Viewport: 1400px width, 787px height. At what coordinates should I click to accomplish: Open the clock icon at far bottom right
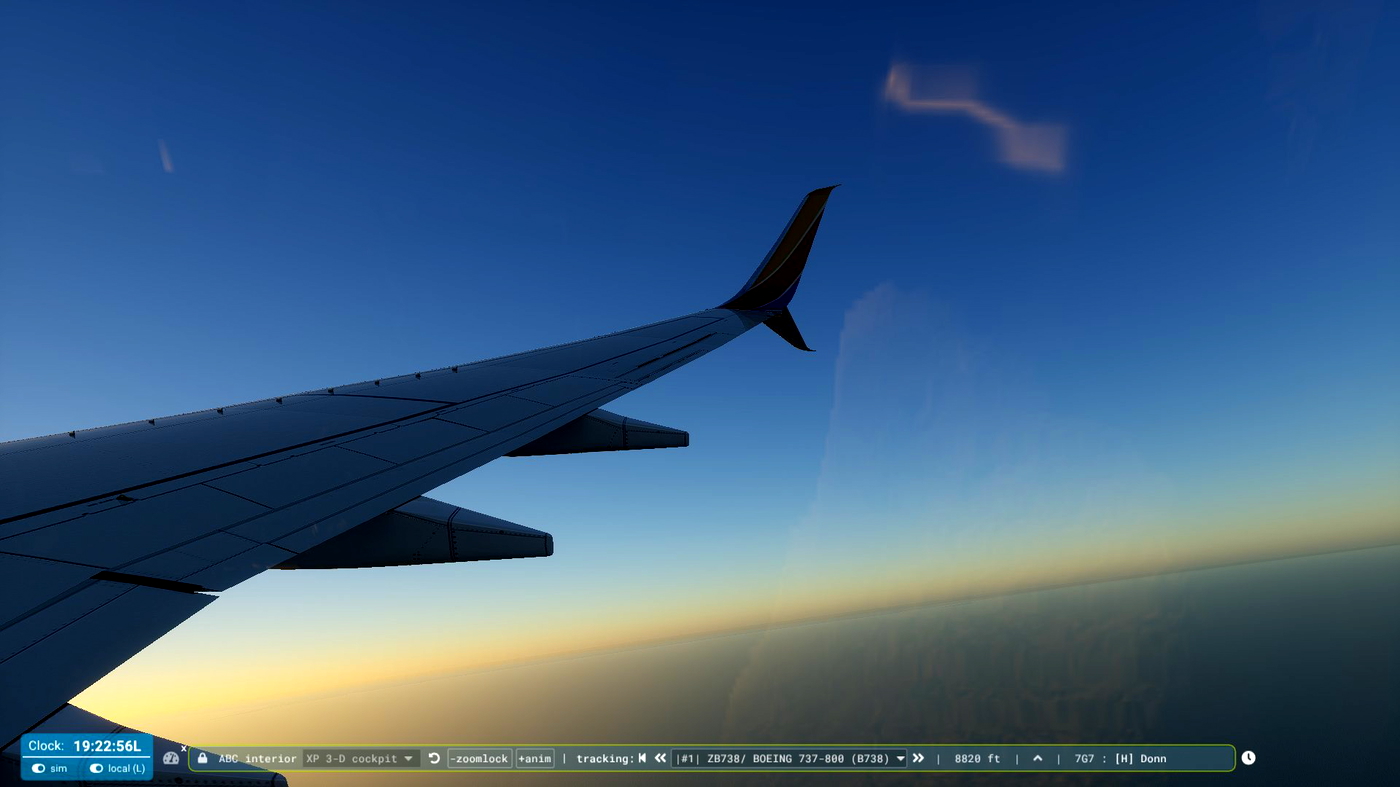[1248, 758]
